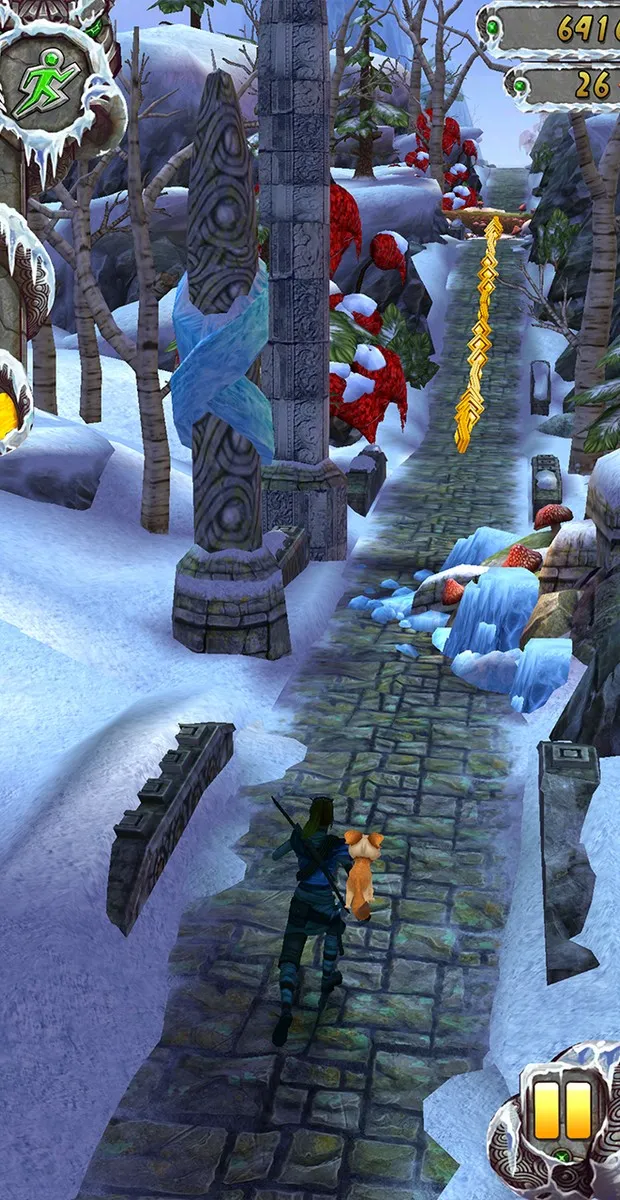This screenshot has width=620, height=1200.
Task: Pause the game with the pause button
Action: pos(562,1111)
